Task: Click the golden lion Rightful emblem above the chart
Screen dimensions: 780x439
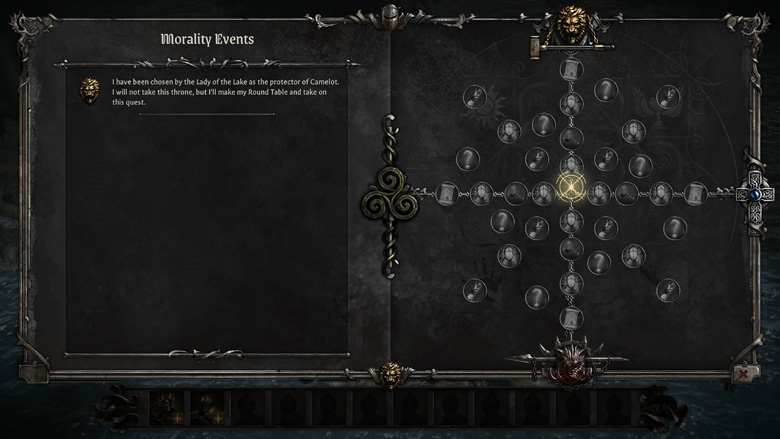Action: [x=571, y=26]
